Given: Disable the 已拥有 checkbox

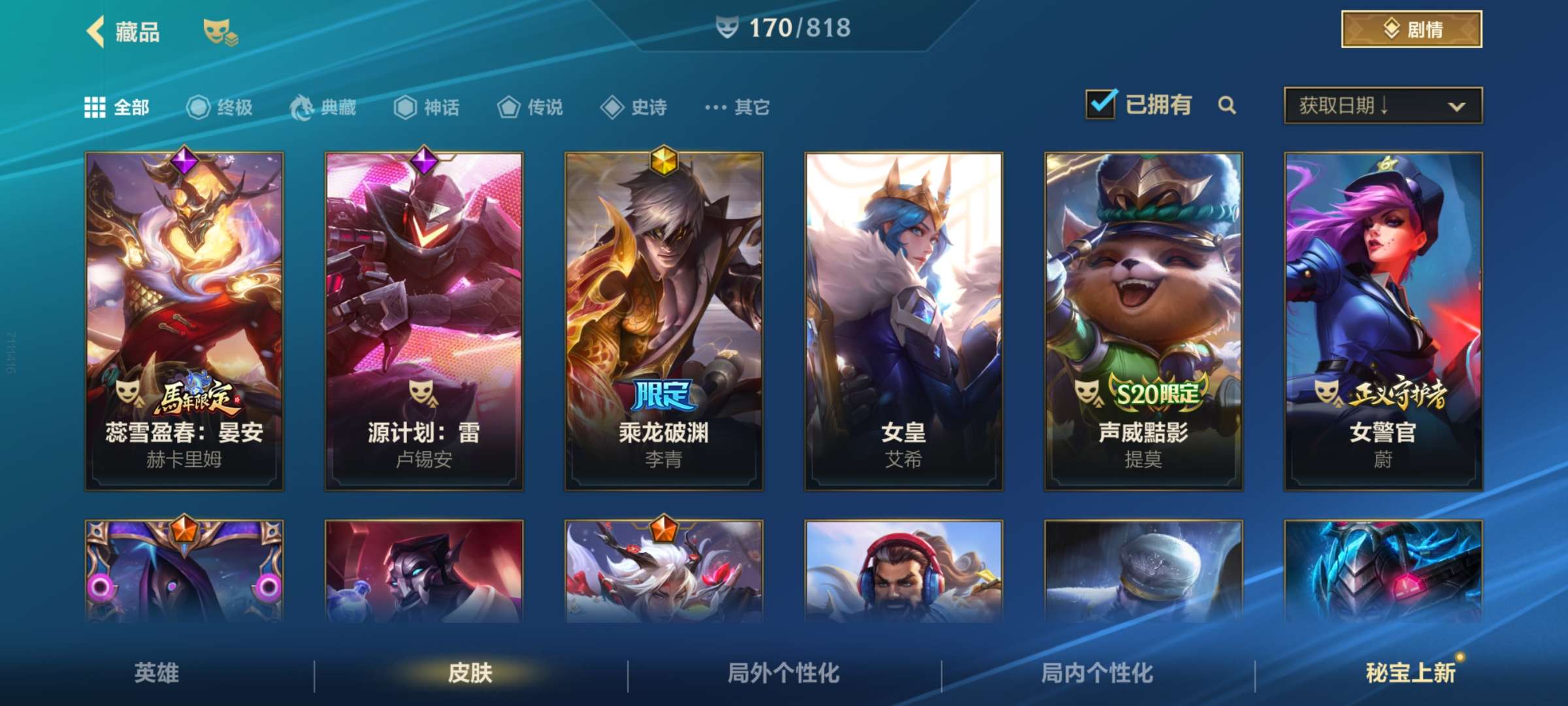Looking at the screenshot, I should [x=1102, y=104].
